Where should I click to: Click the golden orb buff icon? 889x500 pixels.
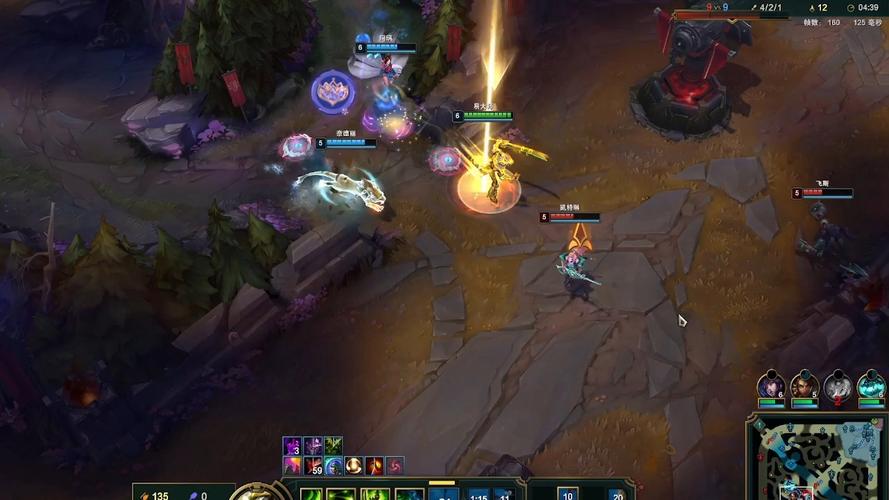pos(353,466)
